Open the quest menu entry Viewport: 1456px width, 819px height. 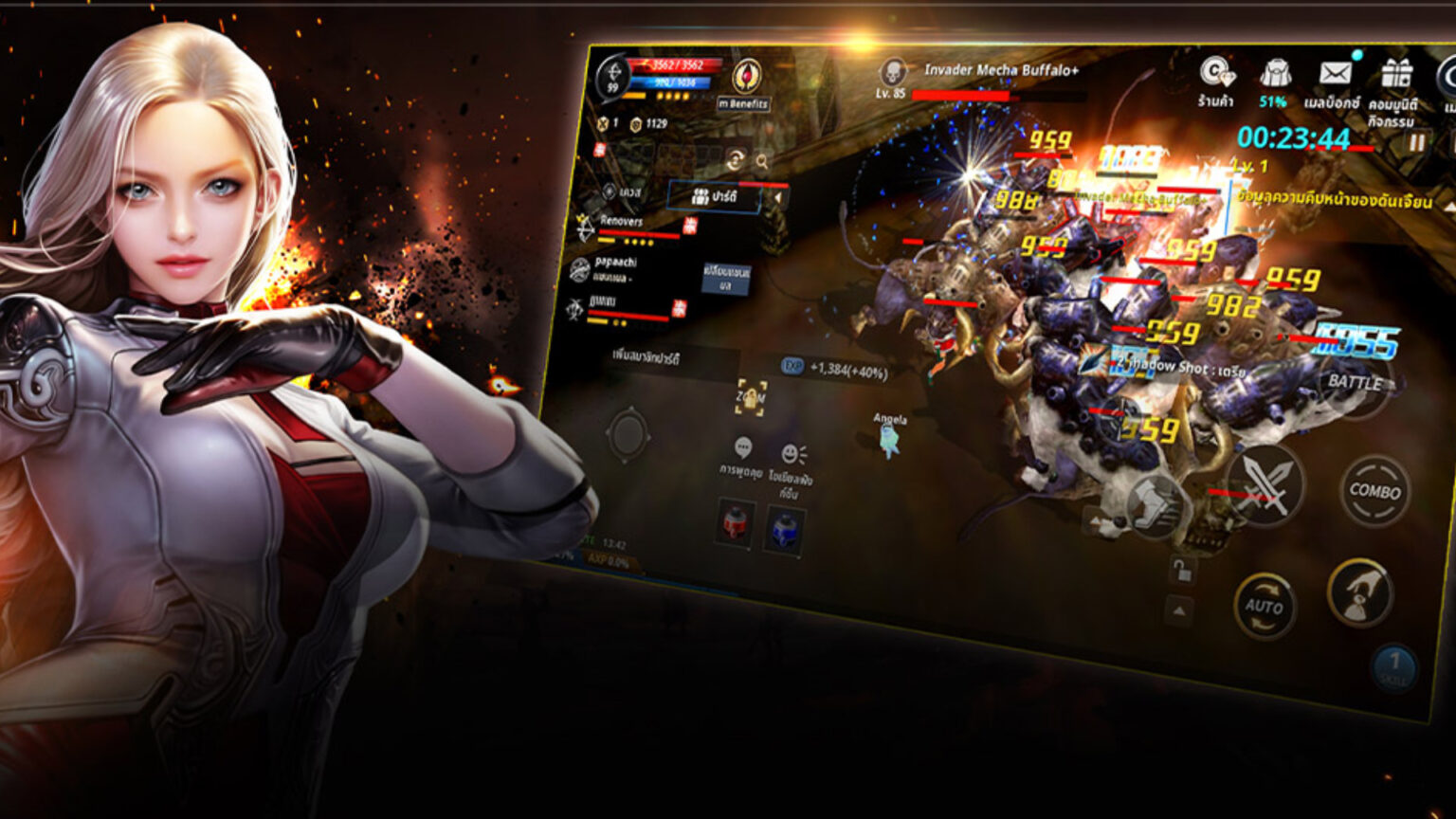pos(627,192)
